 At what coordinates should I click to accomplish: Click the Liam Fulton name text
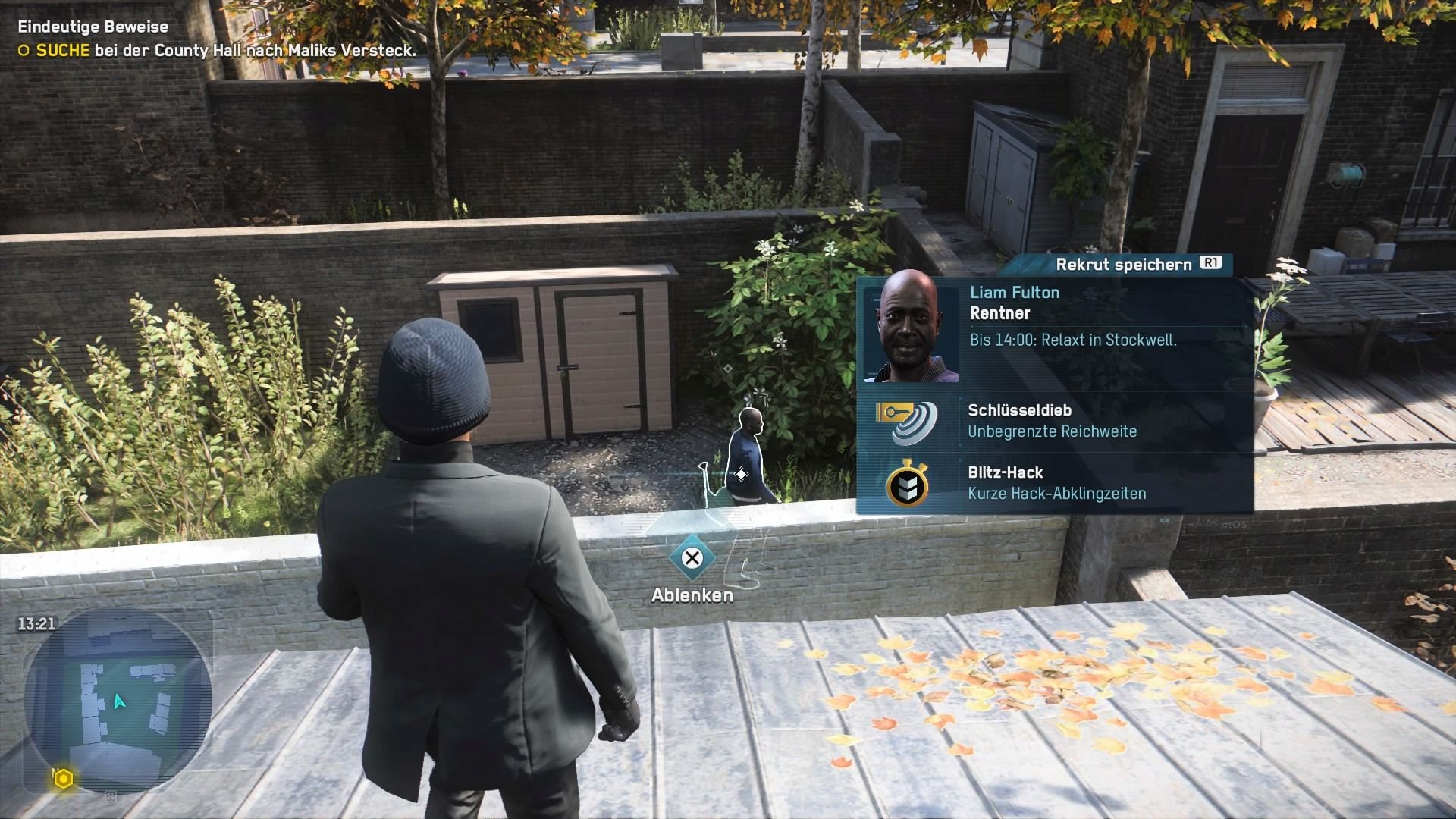(x=1015, y=292)
